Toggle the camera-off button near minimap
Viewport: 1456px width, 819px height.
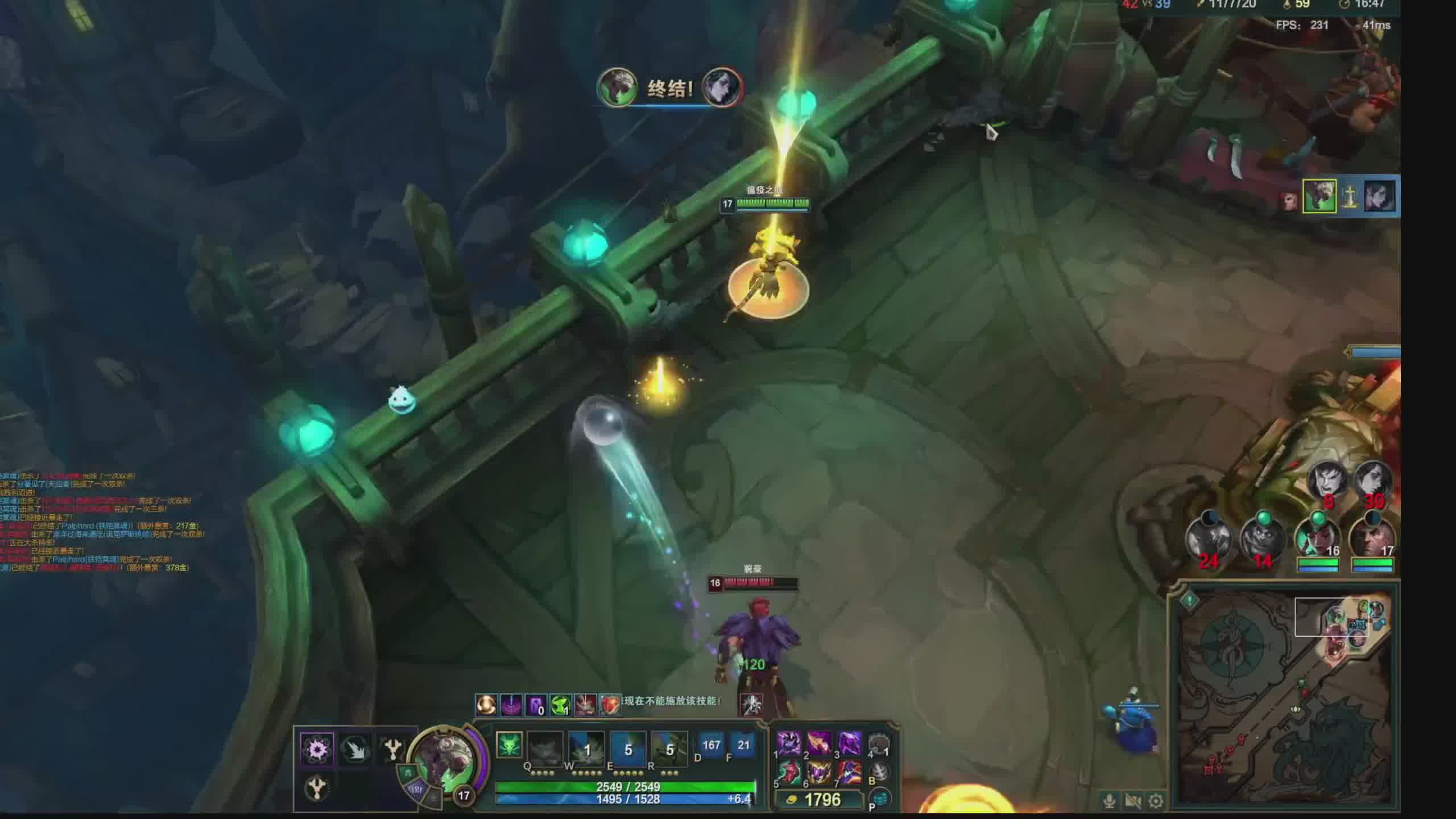pyautogui.click(x=1132, y=801)
